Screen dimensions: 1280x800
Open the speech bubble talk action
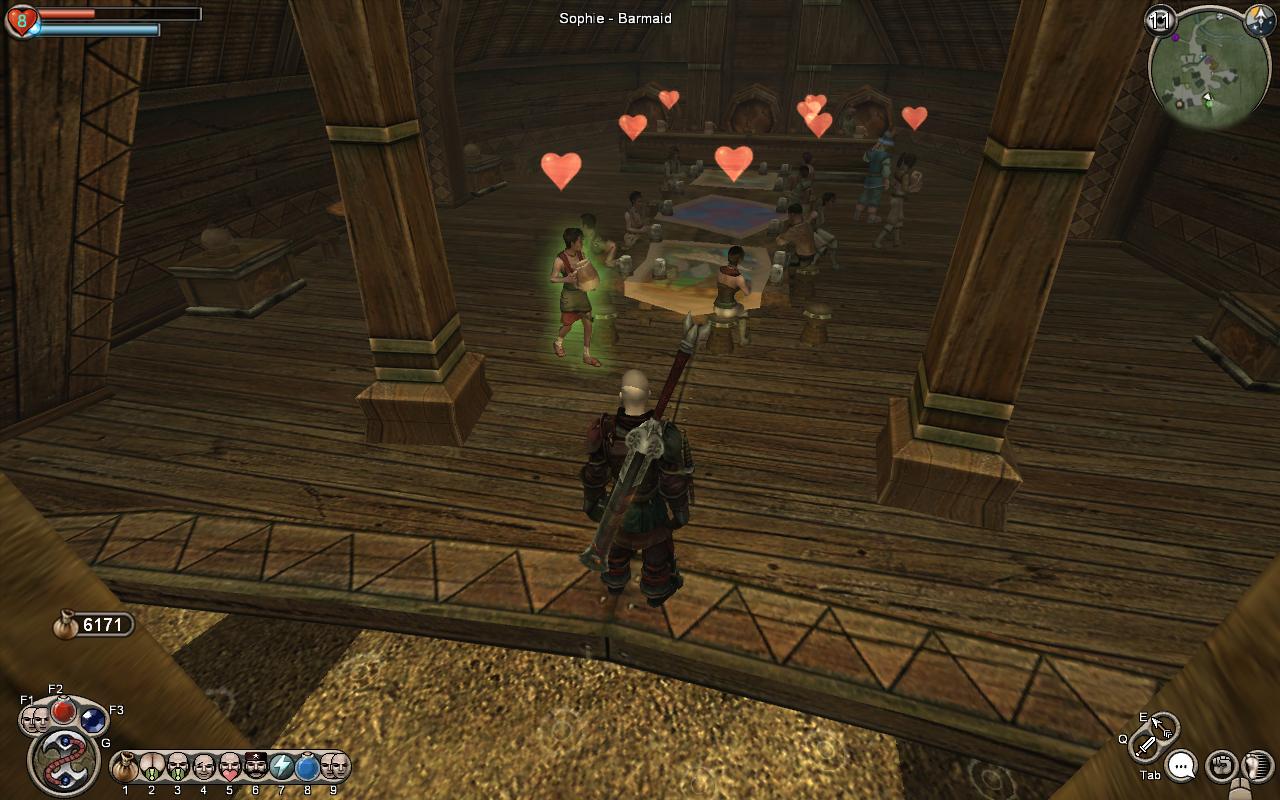click(1182, 766)
